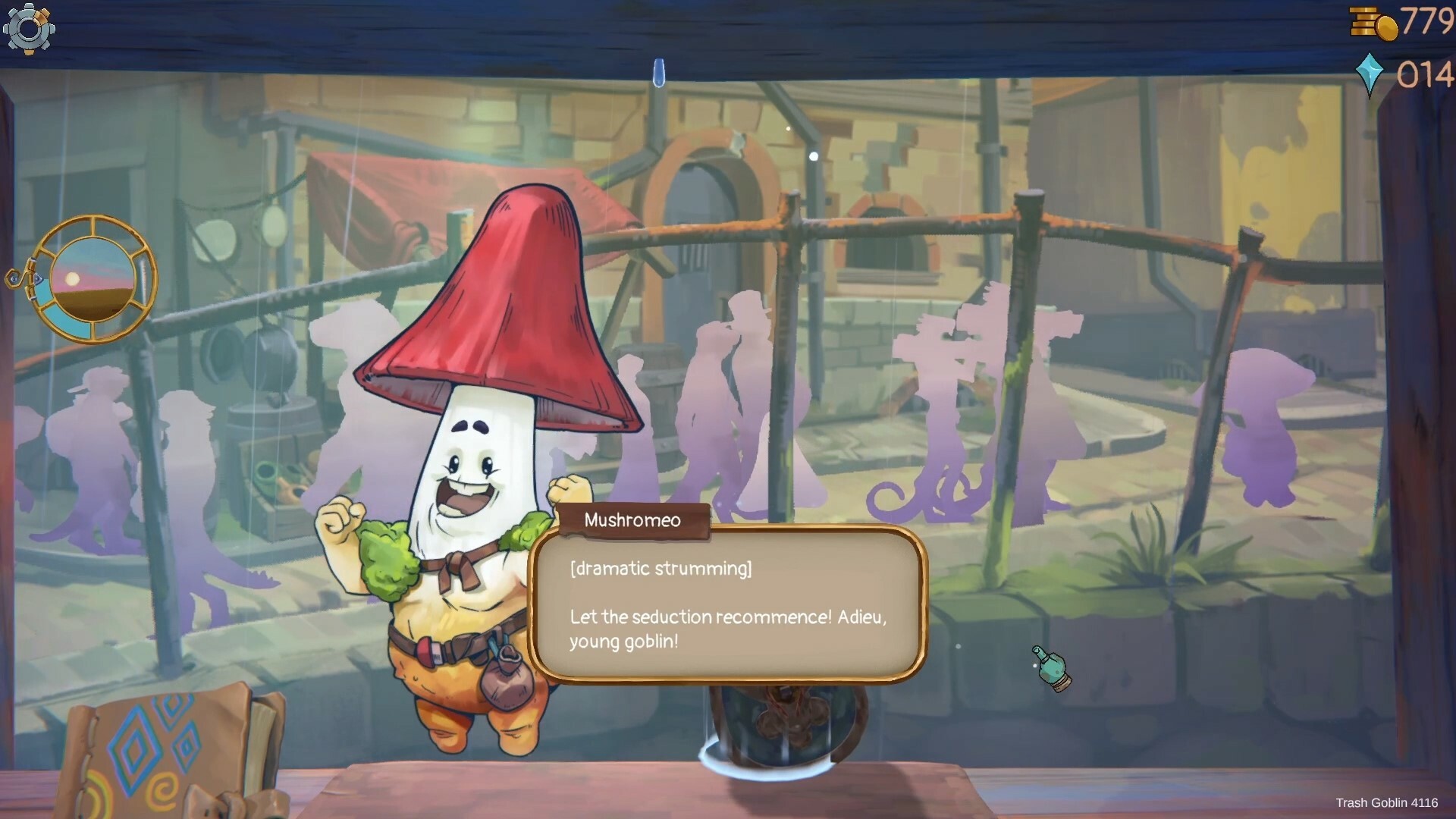1456x819 pixels.
Task: Click the water droplet above the stall
Action: [659, 72]
